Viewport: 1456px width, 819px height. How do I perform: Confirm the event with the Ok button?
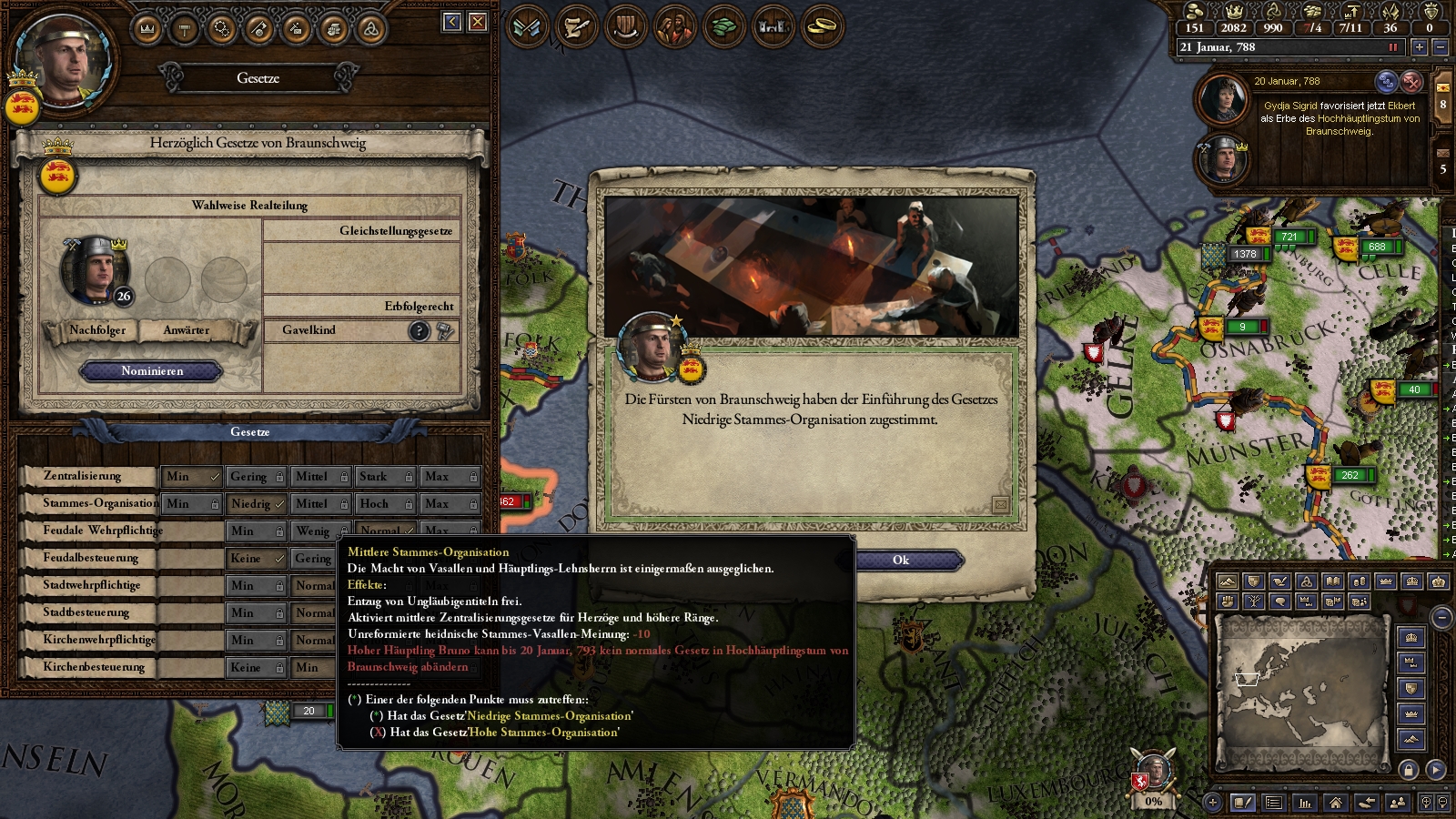click(x=900, y=561)
